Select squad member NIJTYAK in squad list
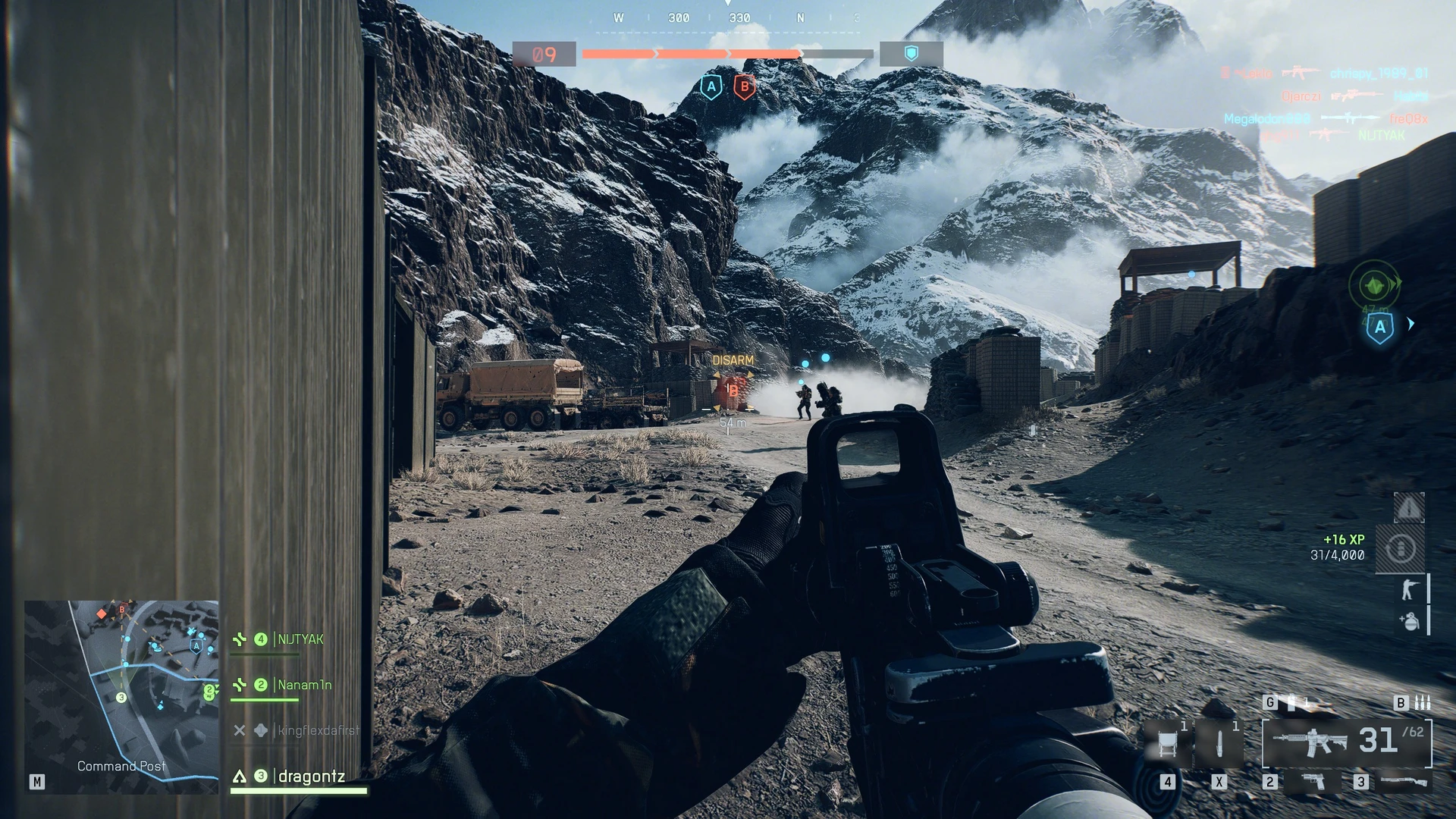This screenshot has height=819, width=1456. 300,639
